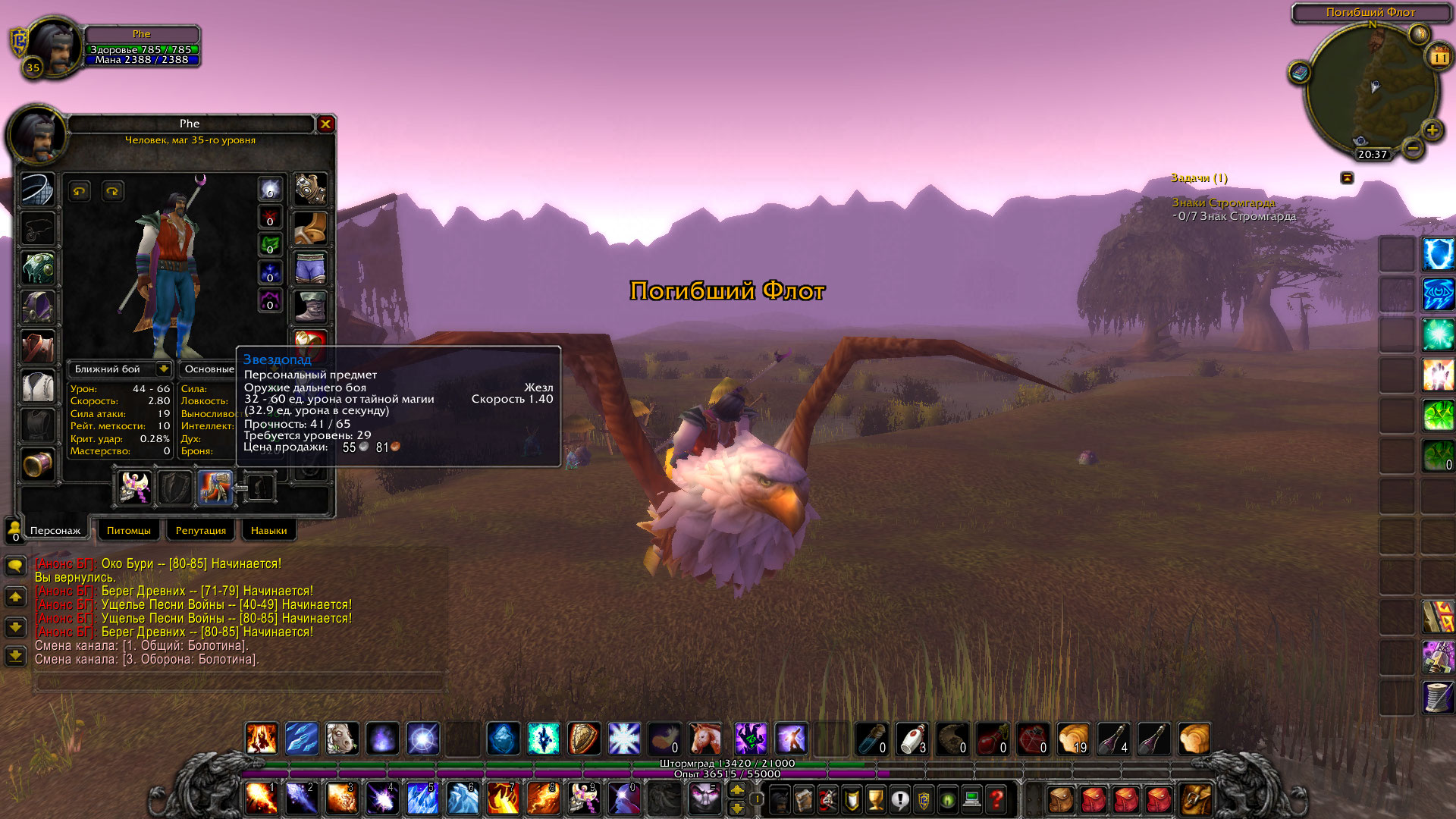Switch to the 'Питомцы' tab

click(x=128, y=530)
